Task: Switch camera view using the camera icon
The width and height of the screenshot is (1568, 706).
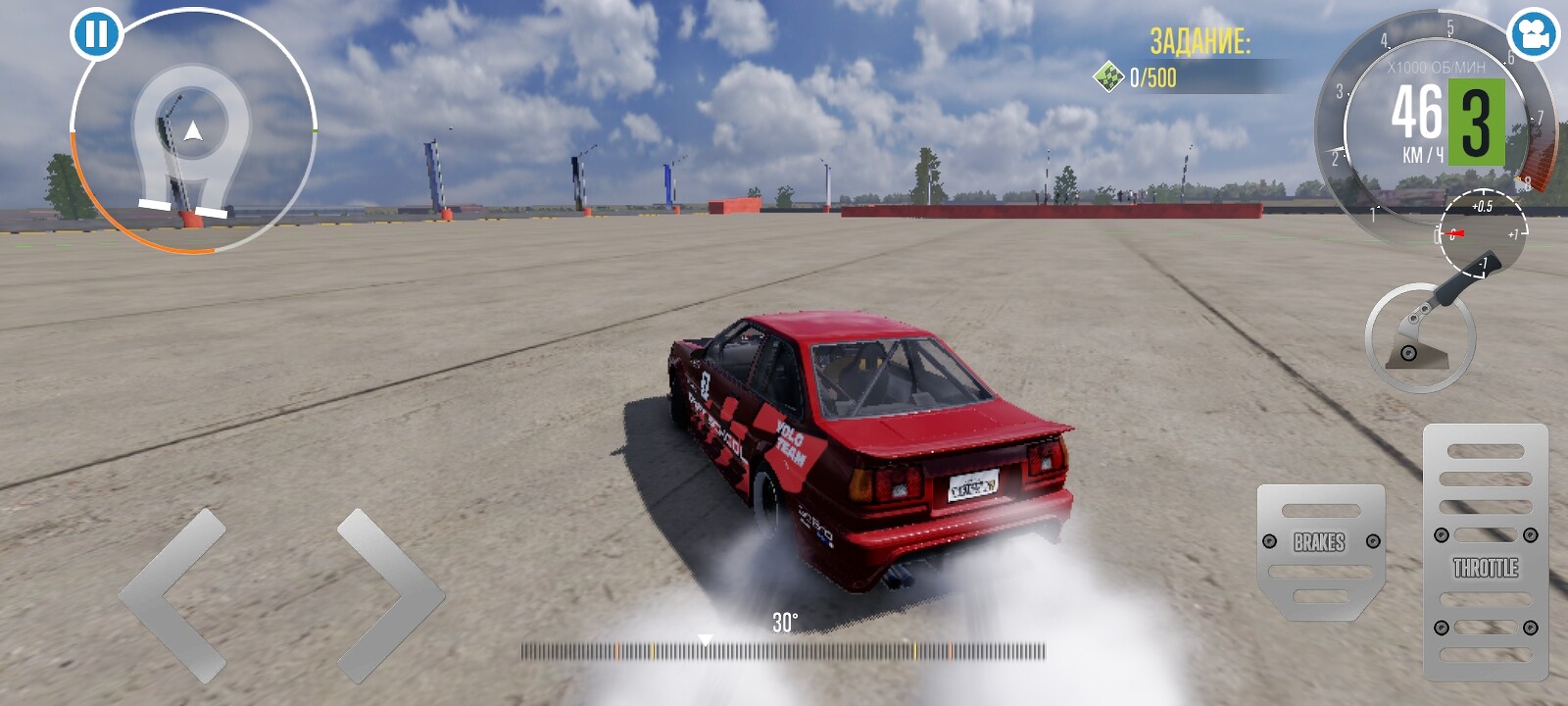Action: tap(1533, 34)
